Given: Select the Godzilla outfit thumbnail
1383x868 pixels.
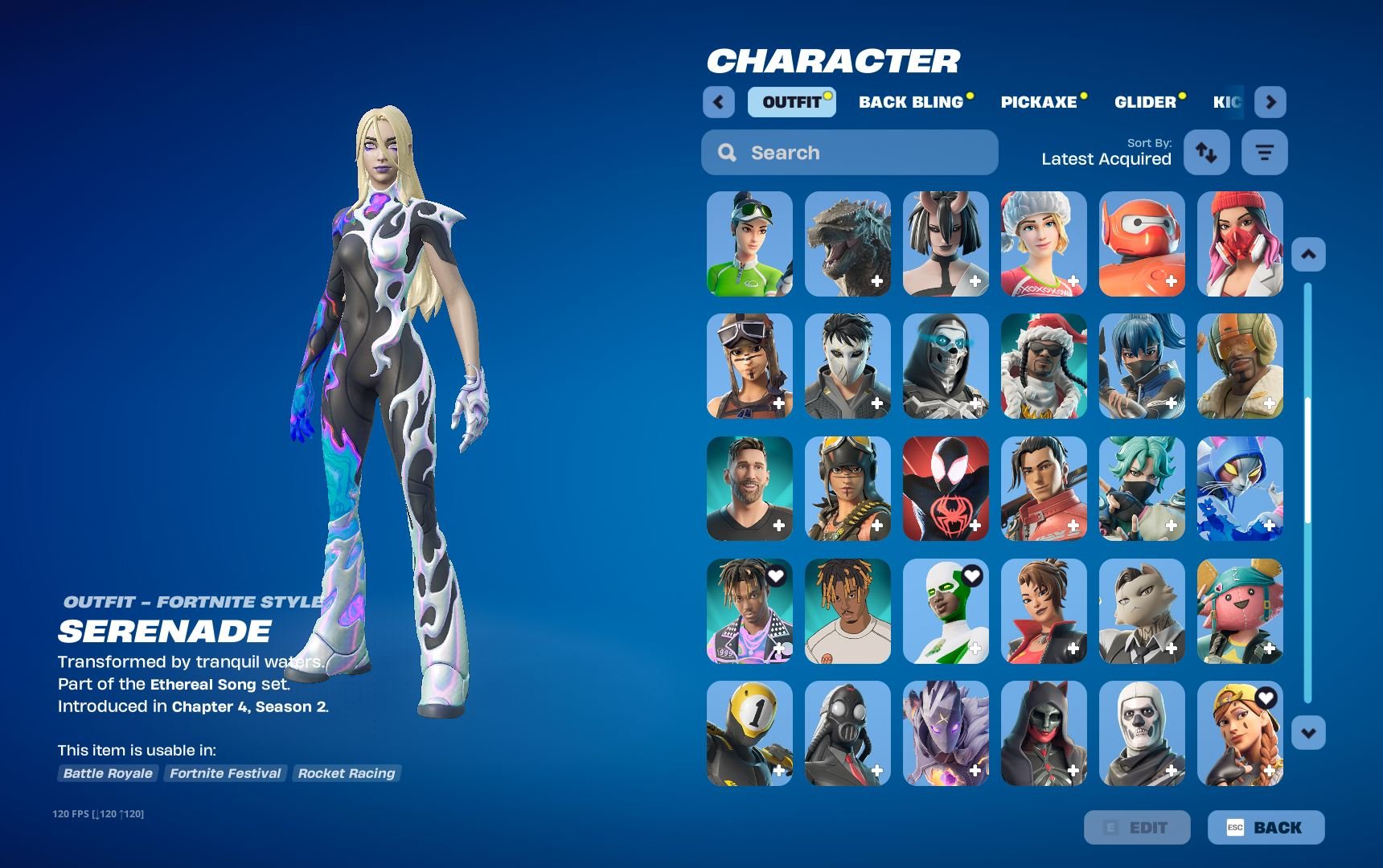Looking at the screenshot, I should pos(847,244).
